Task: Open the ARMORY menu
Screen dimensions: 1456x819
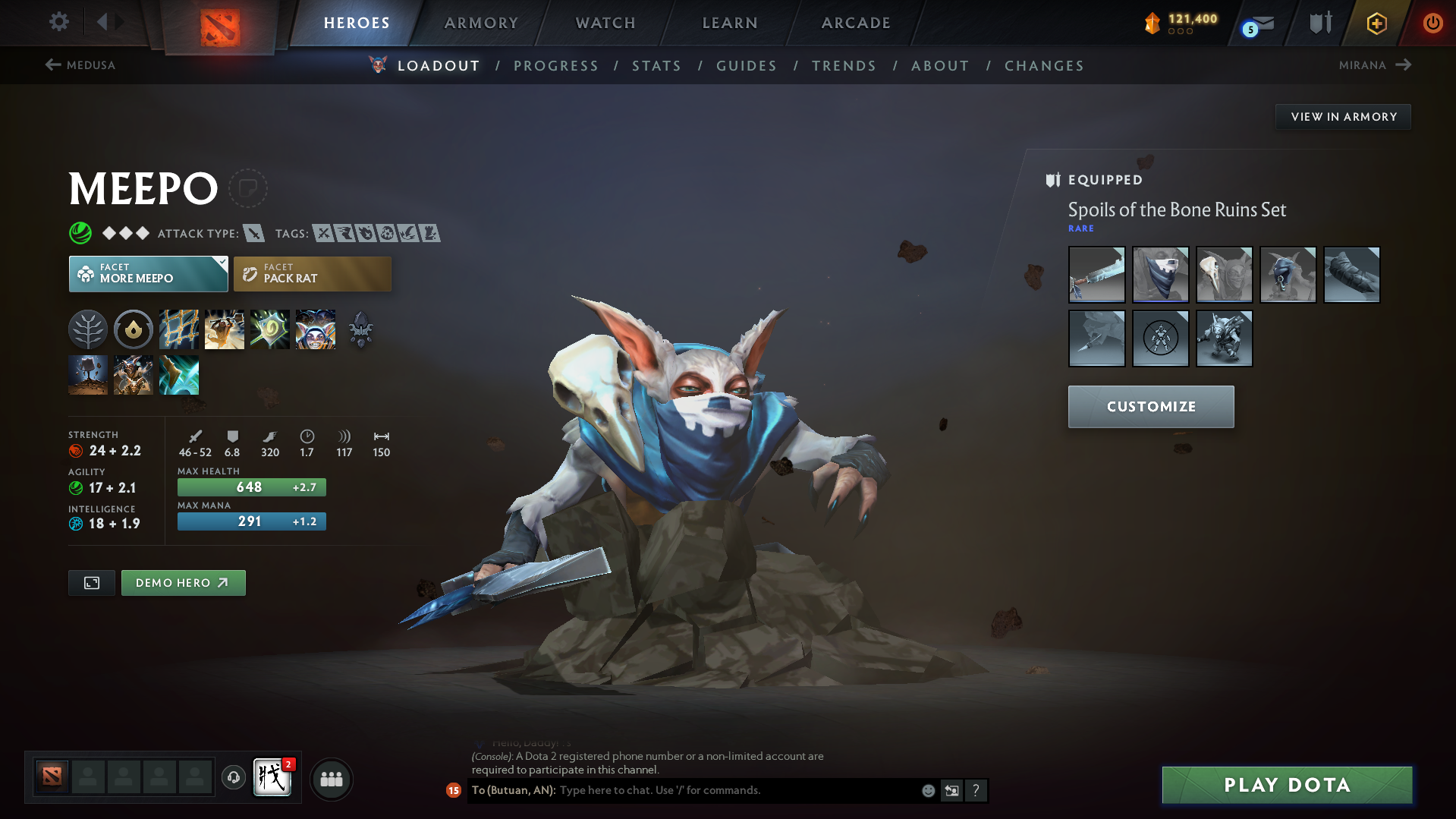Action: coord(481,23)
